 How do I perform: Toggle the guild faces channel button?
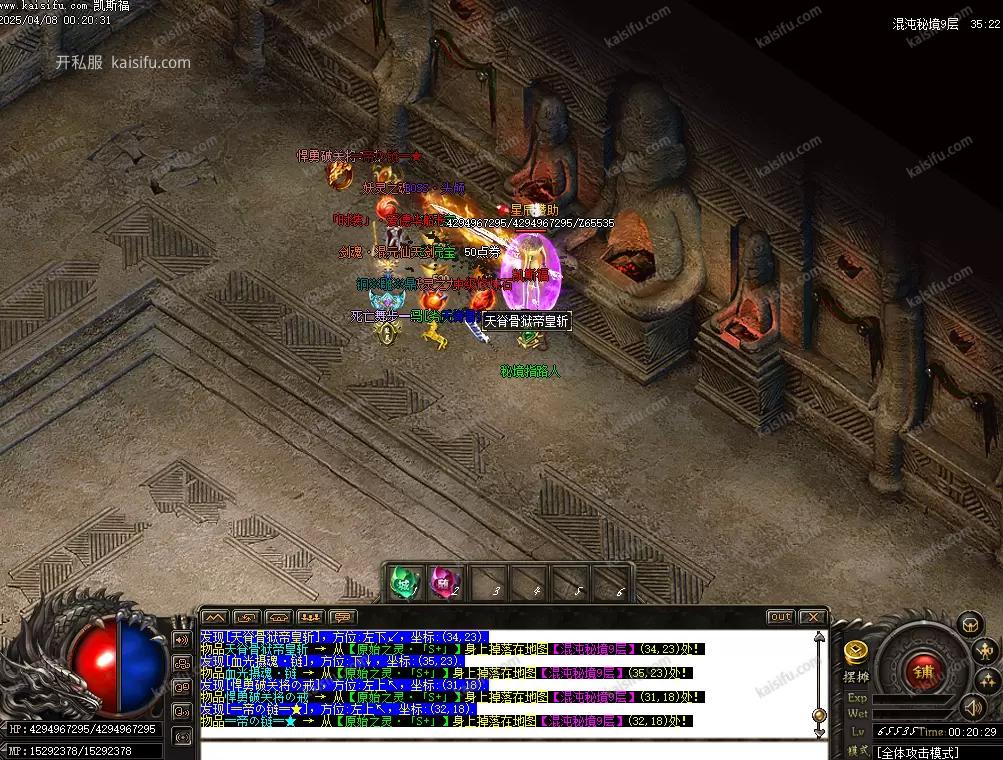182,663
